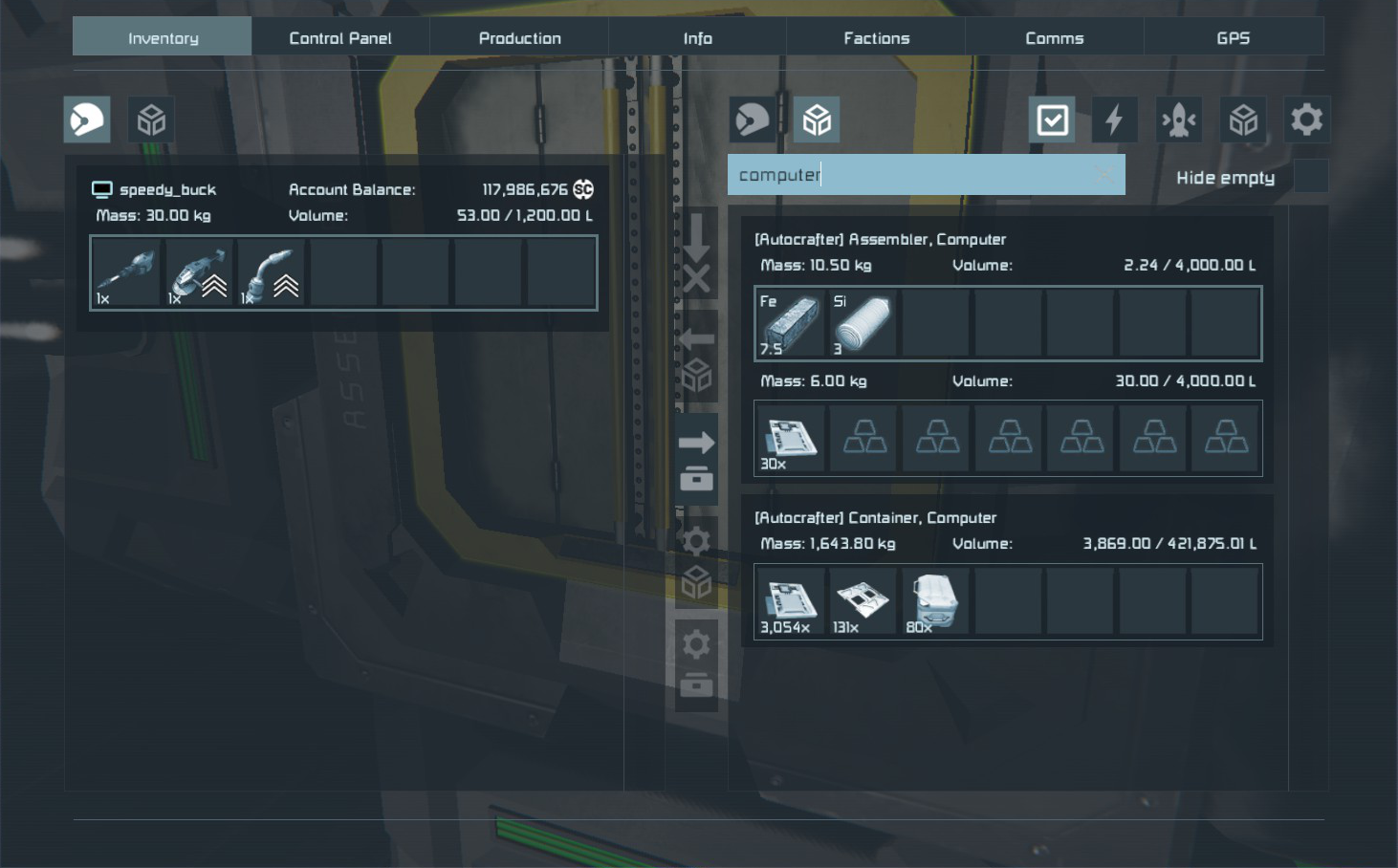Toggle the checkmark filter button

1052,120
